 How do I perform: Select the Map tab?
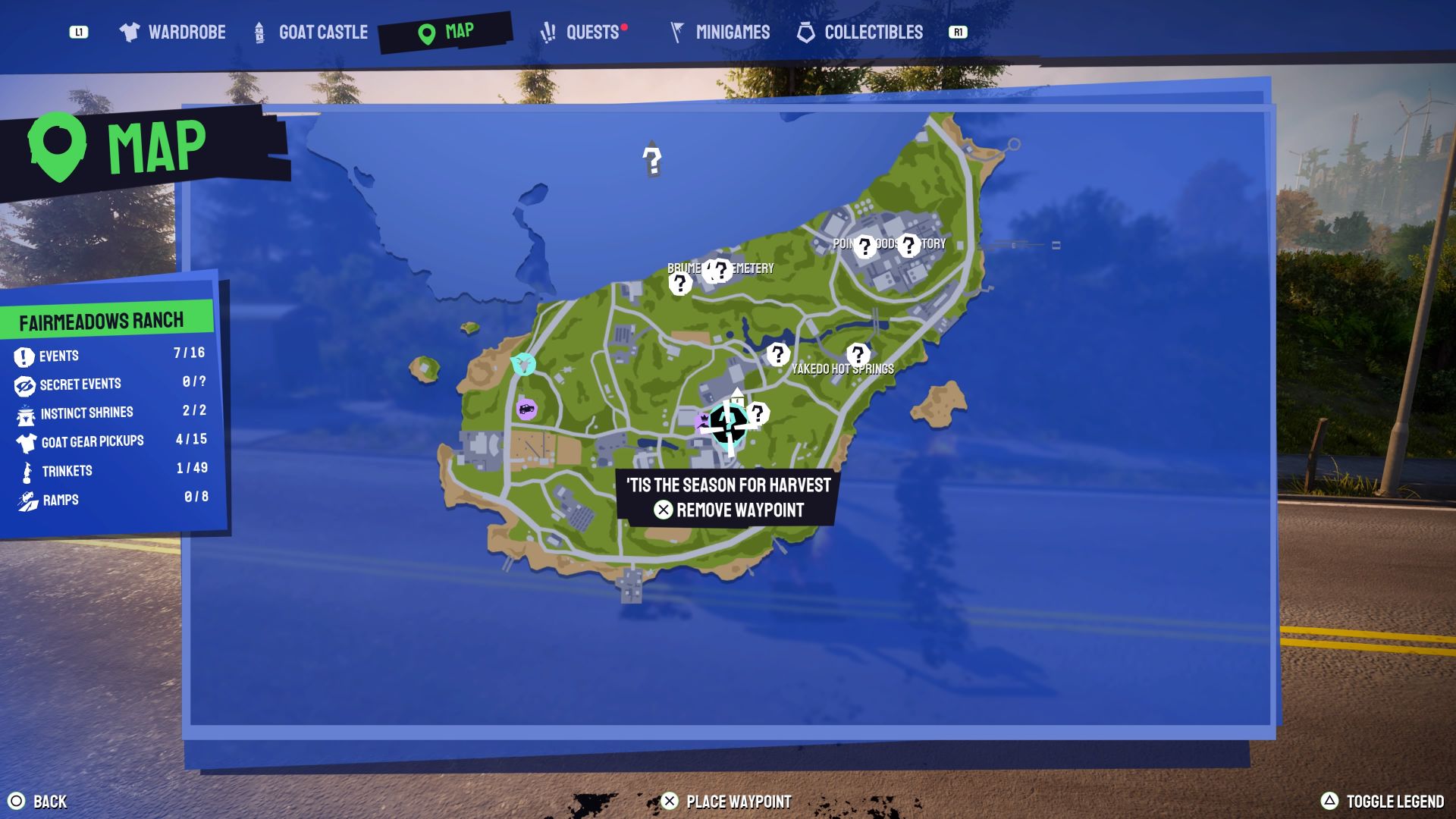point(446,32)
